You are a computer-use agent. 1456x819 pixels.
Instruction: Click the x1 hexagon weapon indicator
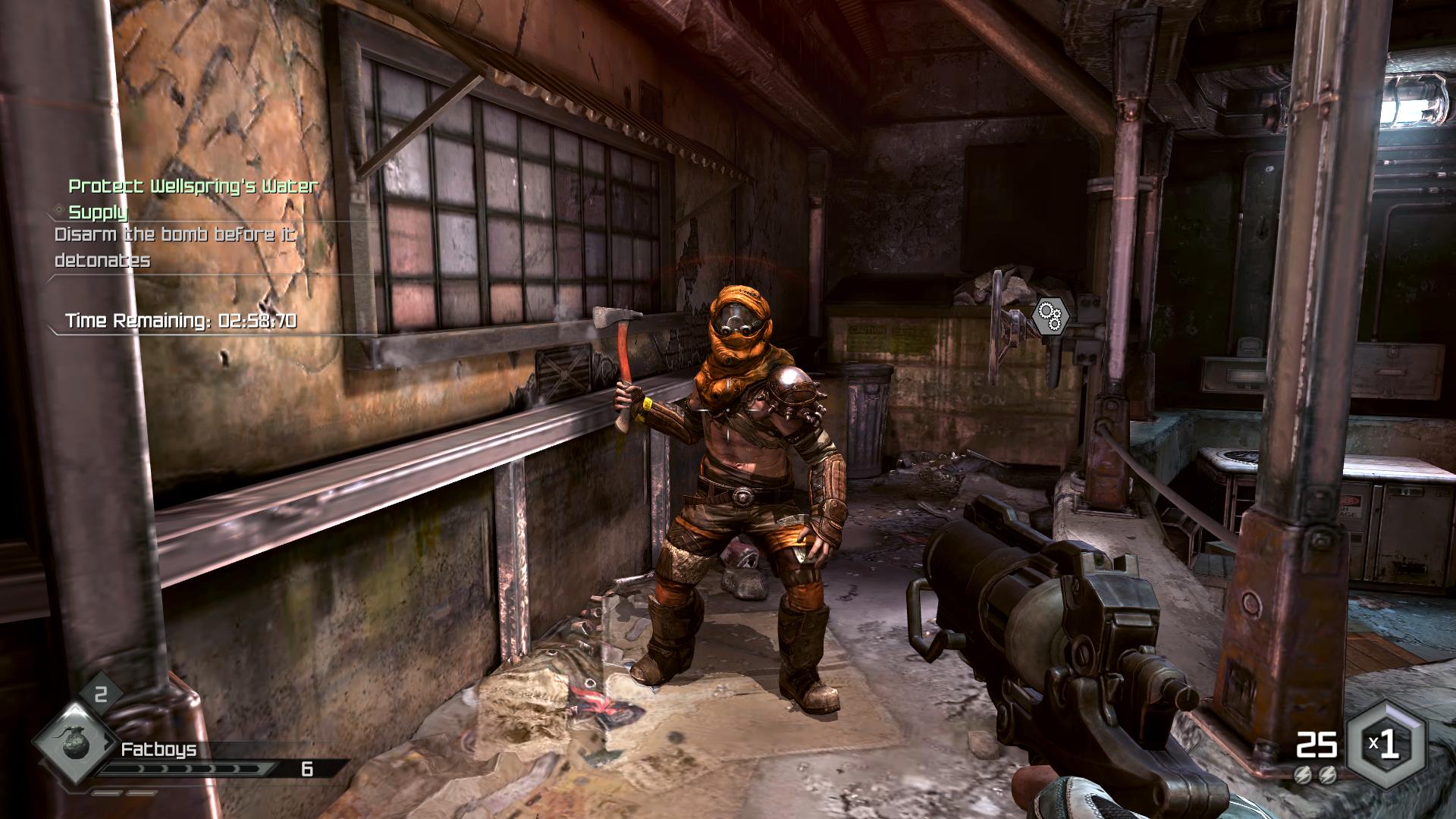coord(1385,745)
